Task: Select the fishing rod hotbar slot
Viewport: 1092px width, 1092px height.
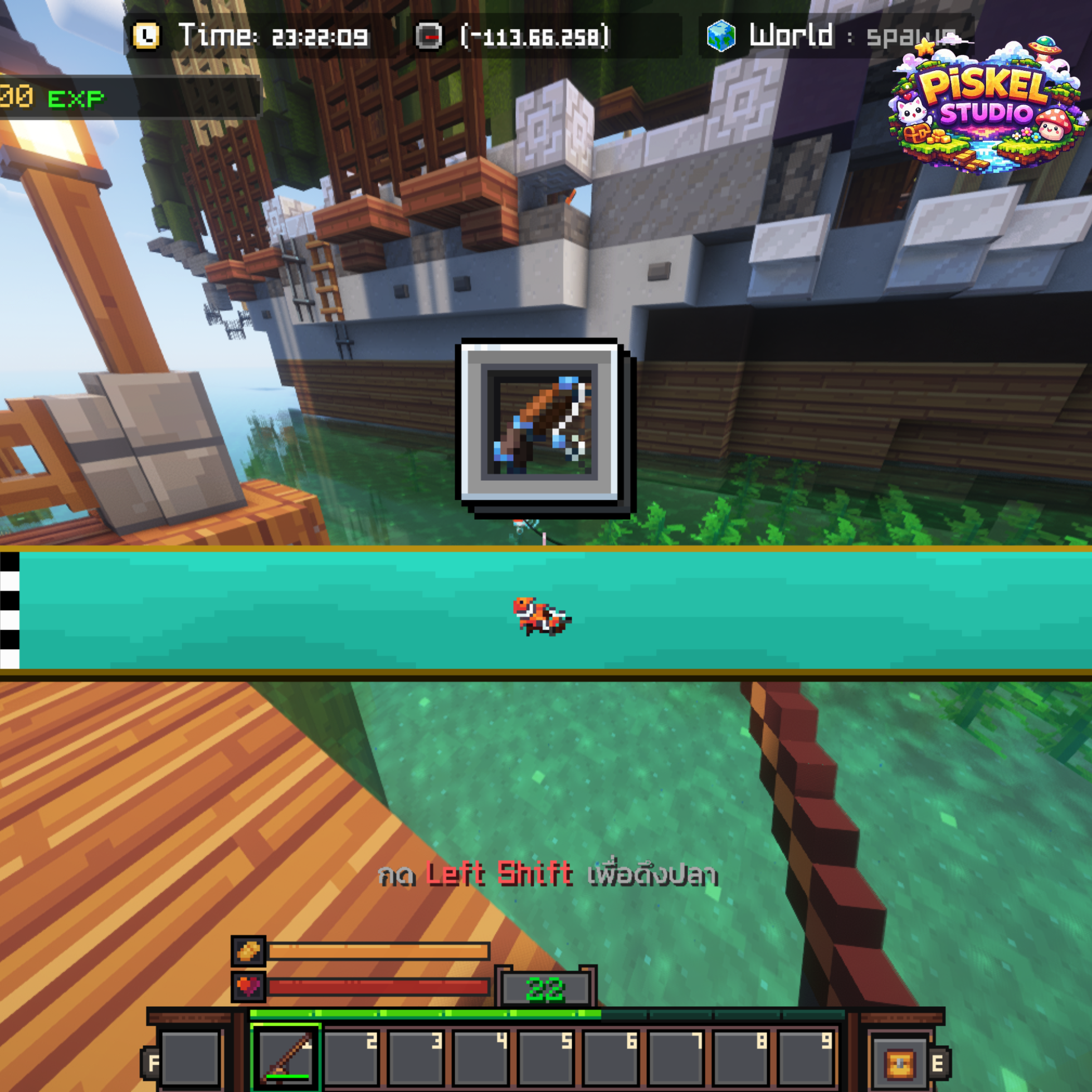Action: (286, 1057)
